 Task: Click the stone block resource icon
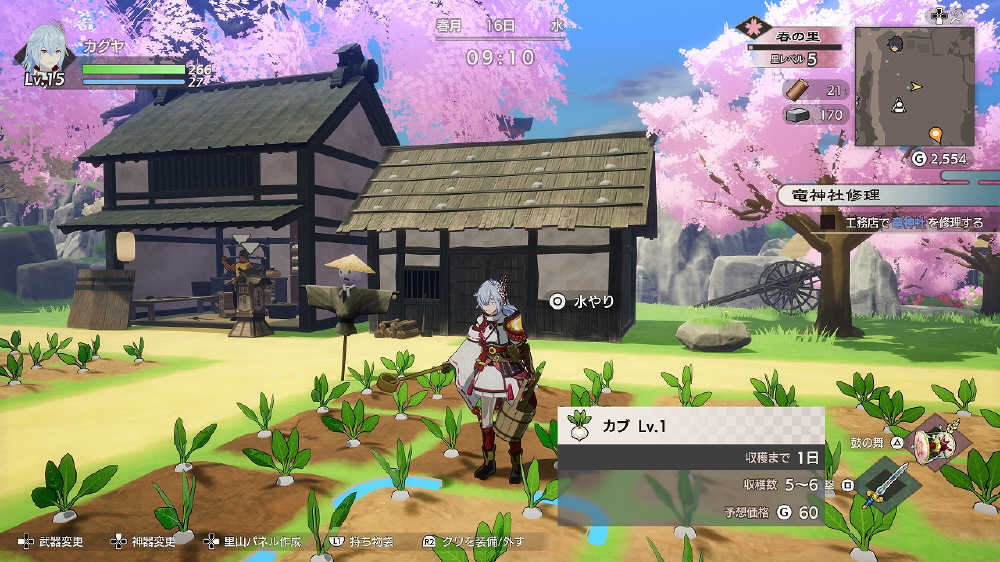pos(796,115)
